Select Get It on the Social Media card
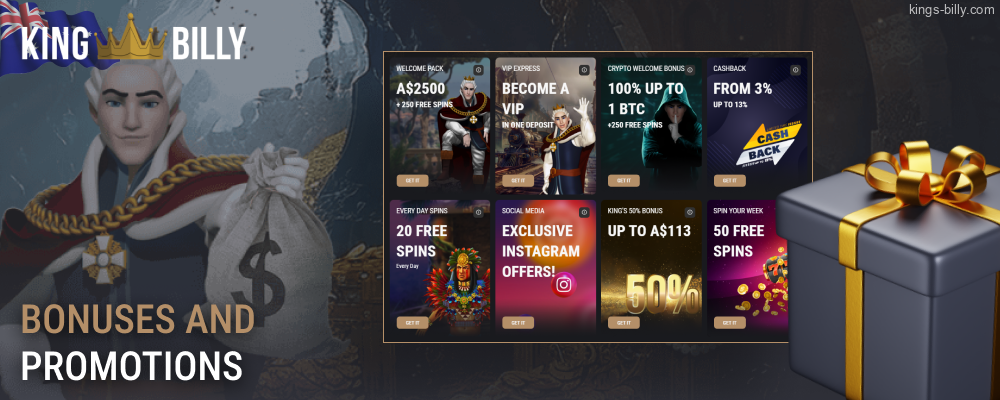This screenshot has width=1000, height=400. click(x=517, y=323)
